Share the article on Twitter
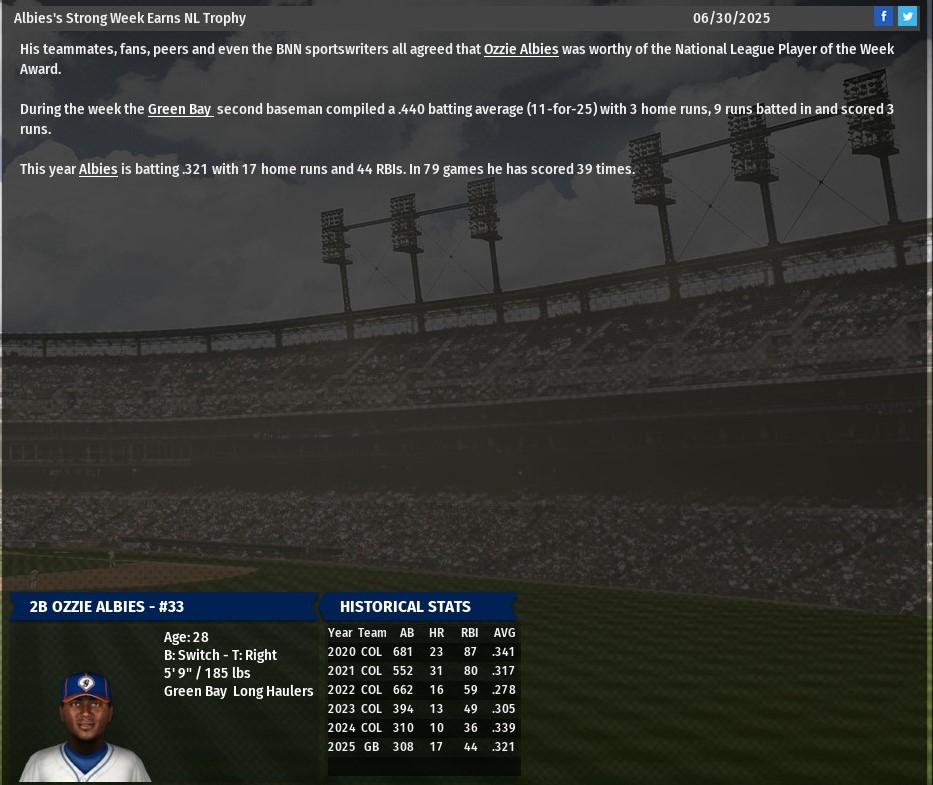Screen dimensions: 933x785 coord(907,16)
